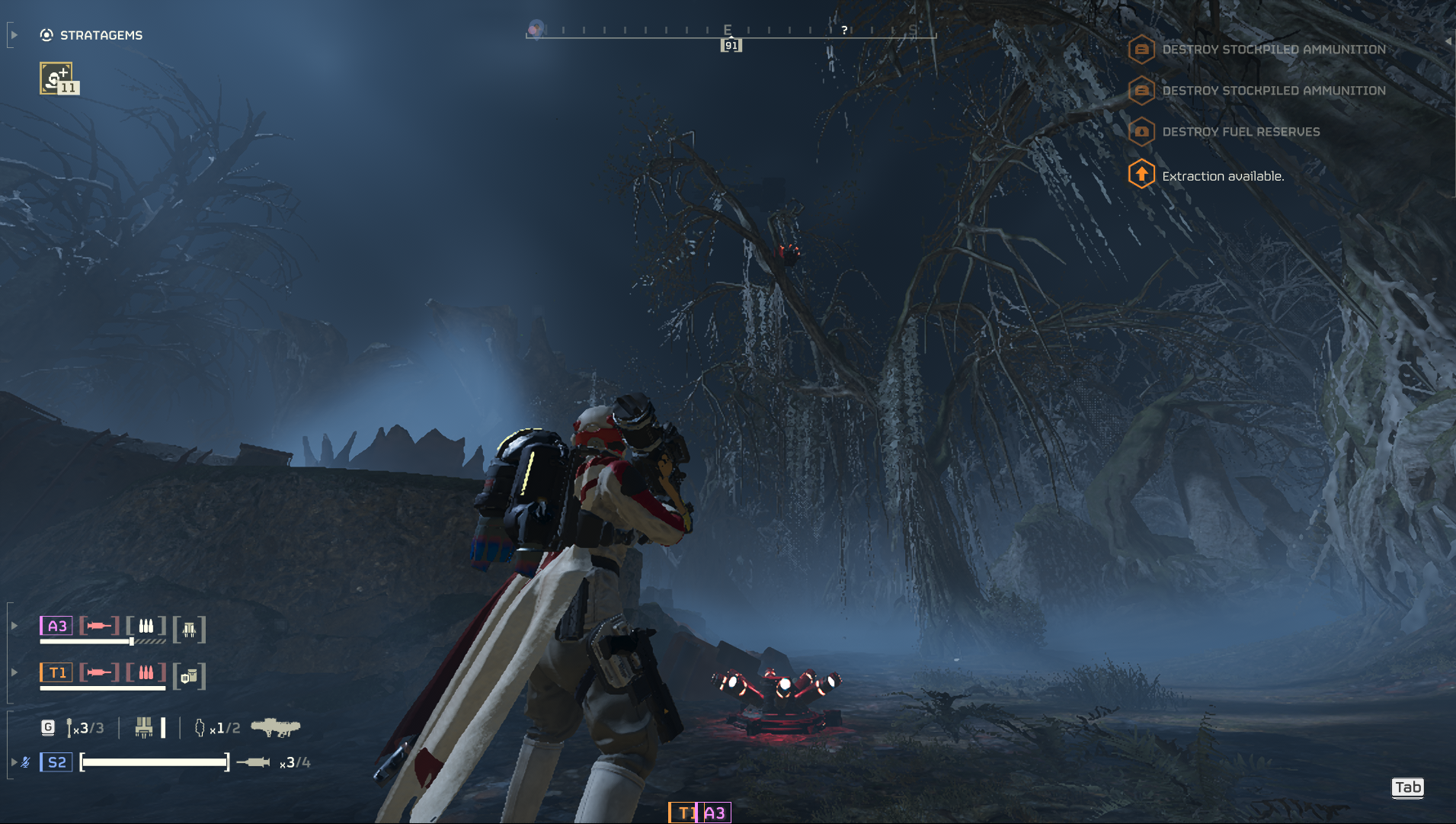Click the T1 marker at screen bottom
Image resolution: width=1456 pixels, height=824 pixels.
tap(684, 813)
